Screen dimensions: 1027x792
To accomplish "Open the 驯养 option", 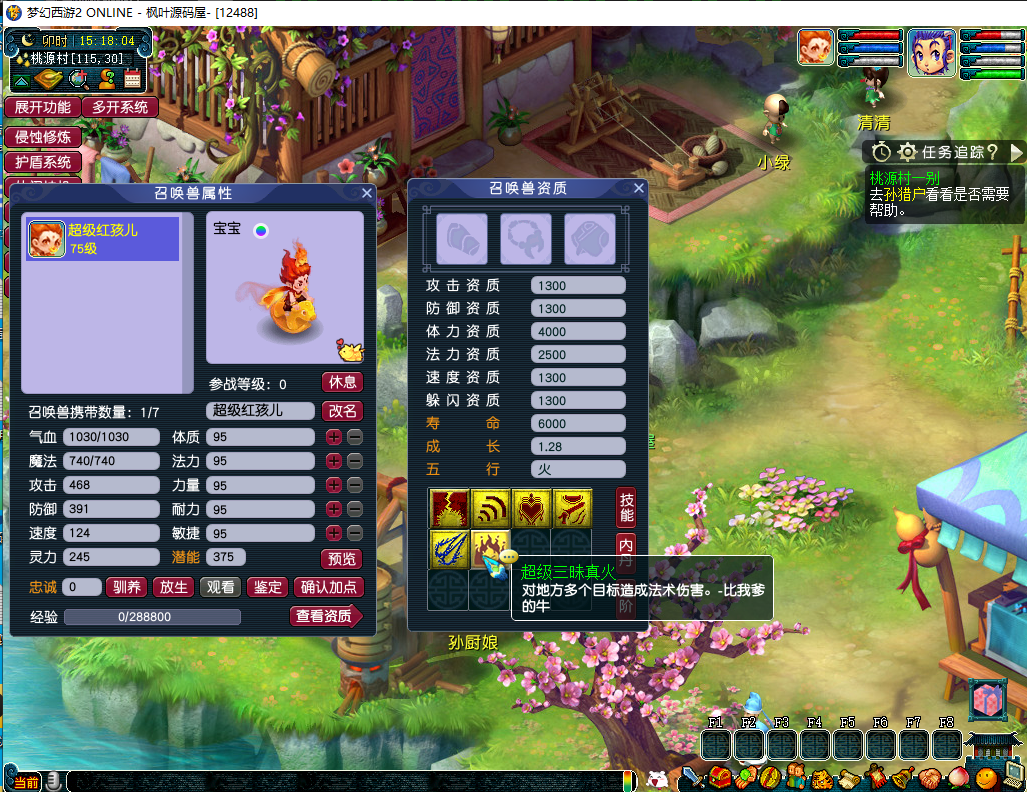I will [126, 587].
